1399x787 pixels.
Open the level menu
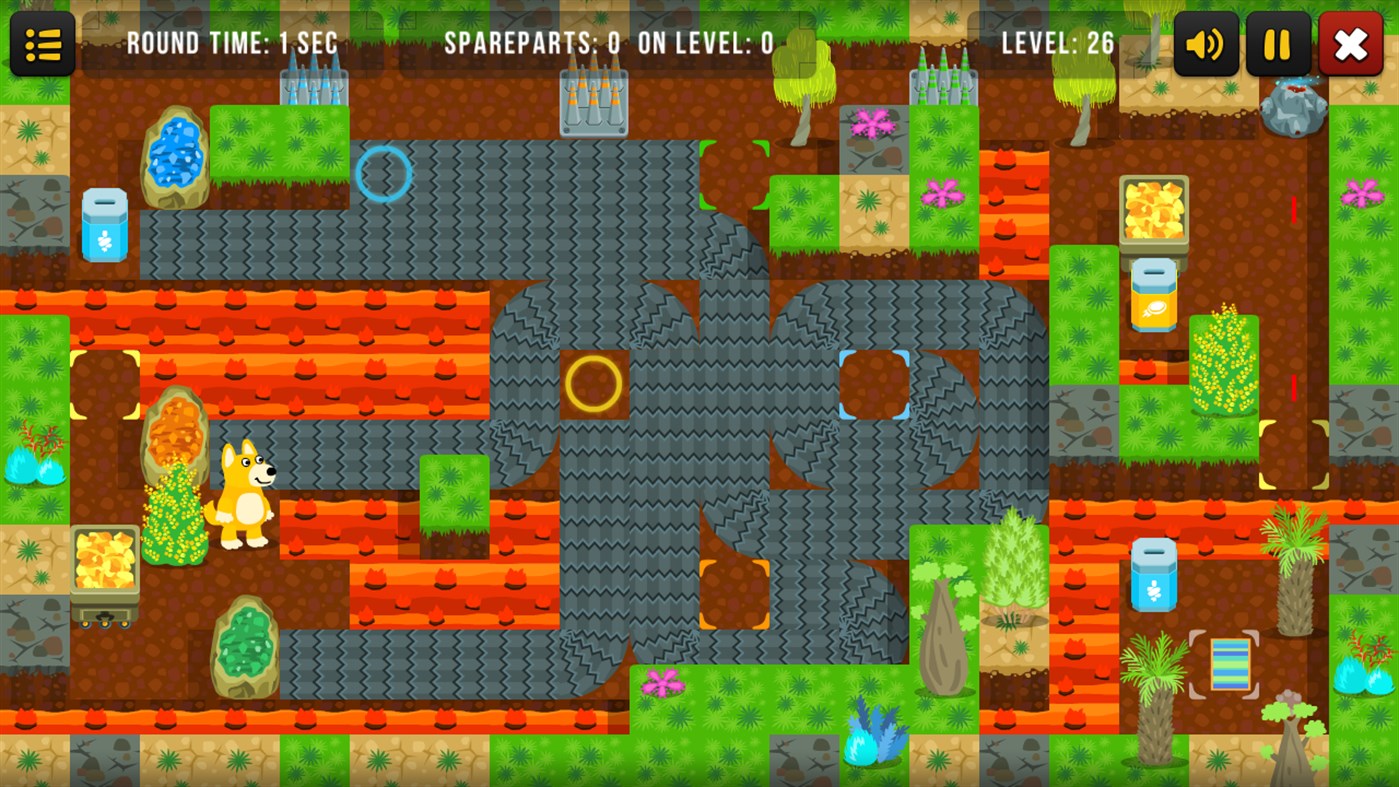pyautogui.click(x=41, y=43)
